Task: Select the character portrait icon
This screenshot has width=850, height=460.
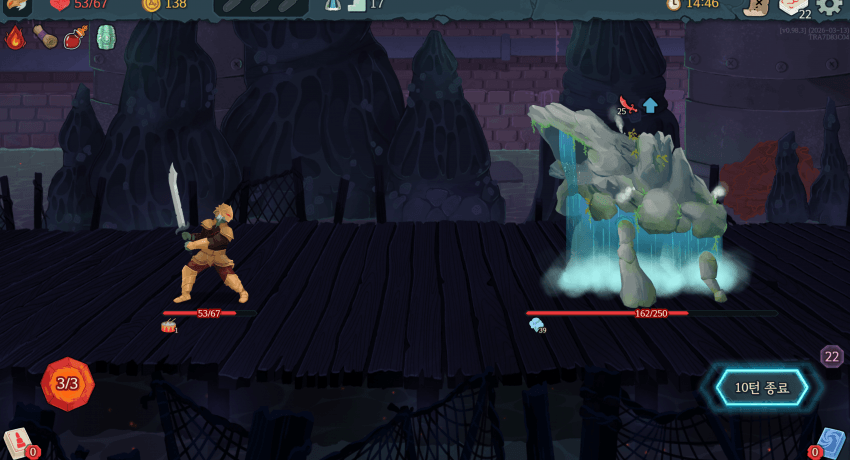Action: (16, 5)
